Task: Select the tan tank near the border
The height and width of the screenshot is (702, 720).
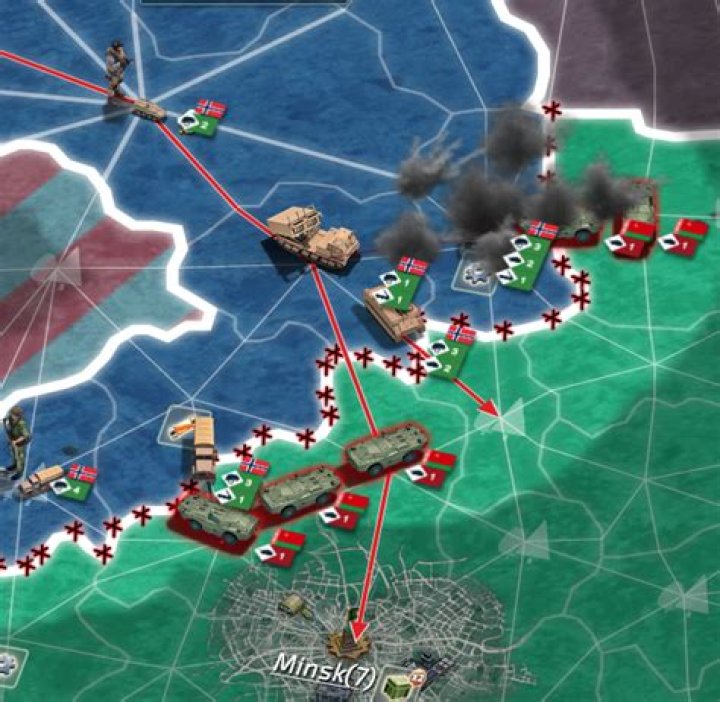Action: pyautogui.click(x=394, y=313)
